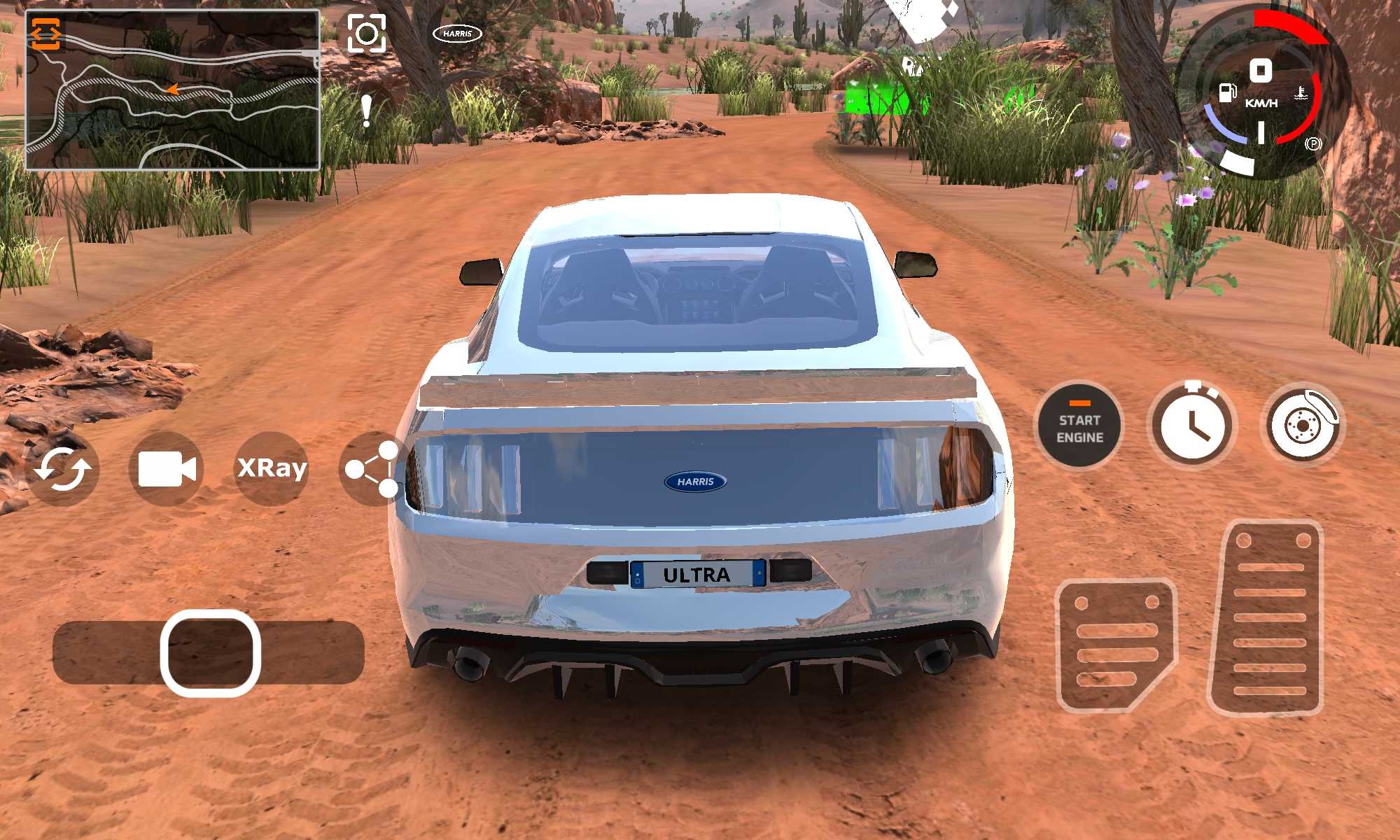Engage the brake disc handbrake button
Screen dimensions: 1400x840
1302,425
